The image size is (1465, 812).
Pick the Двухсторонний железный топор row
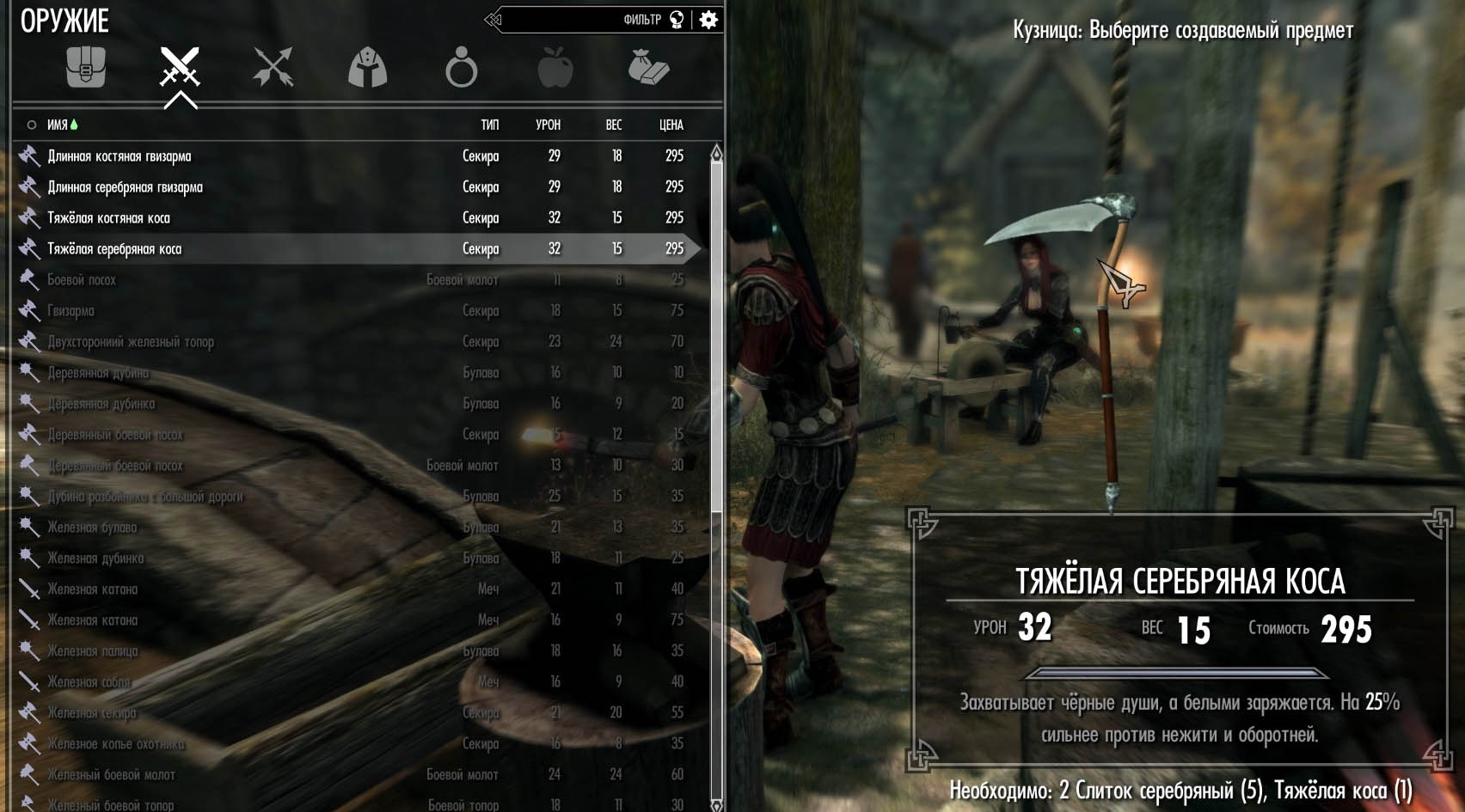point(131,342)
